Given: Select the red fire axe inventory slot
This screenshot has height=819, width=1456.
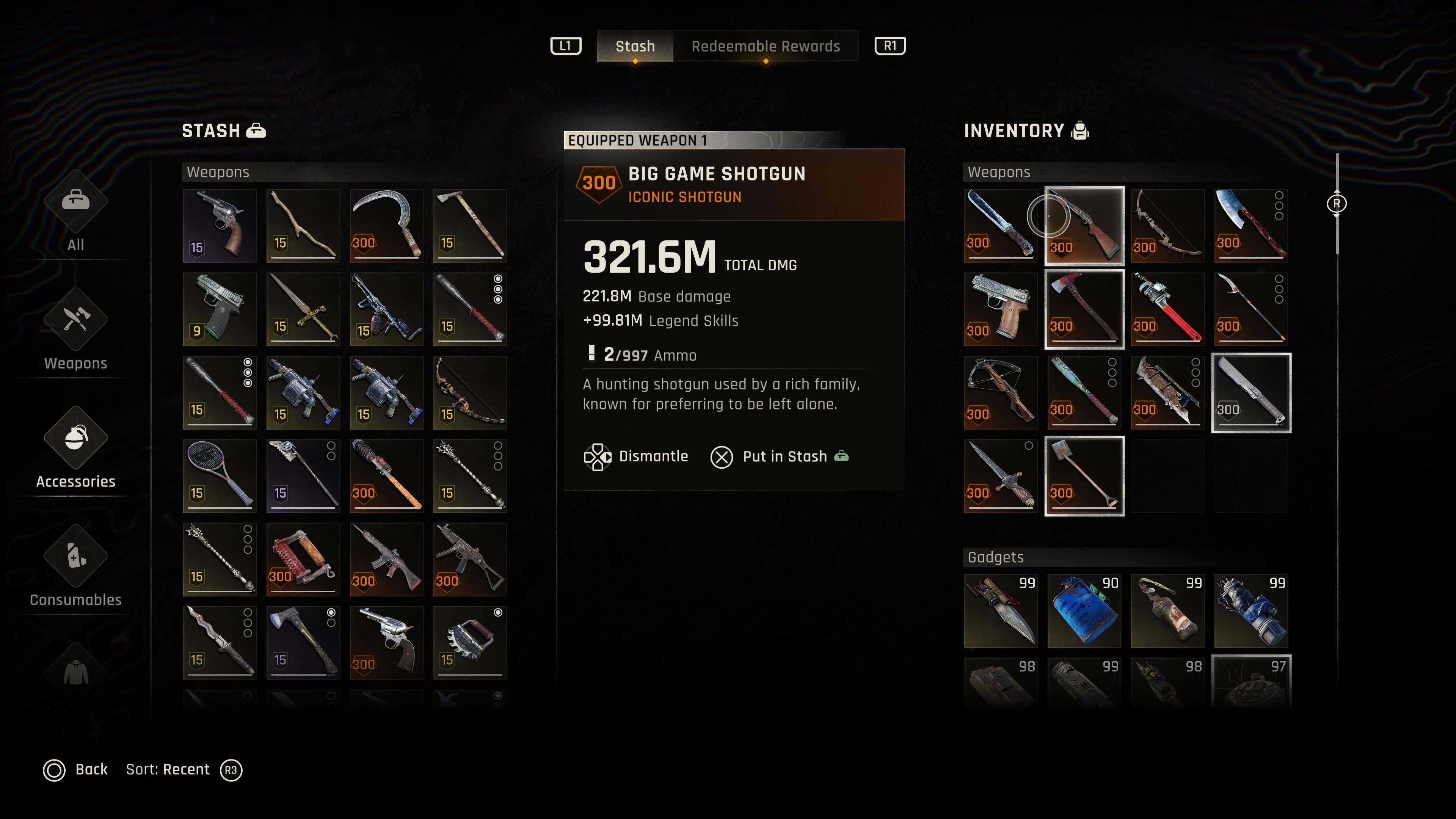Looking at the screenshot, I should coord(1084,309).
